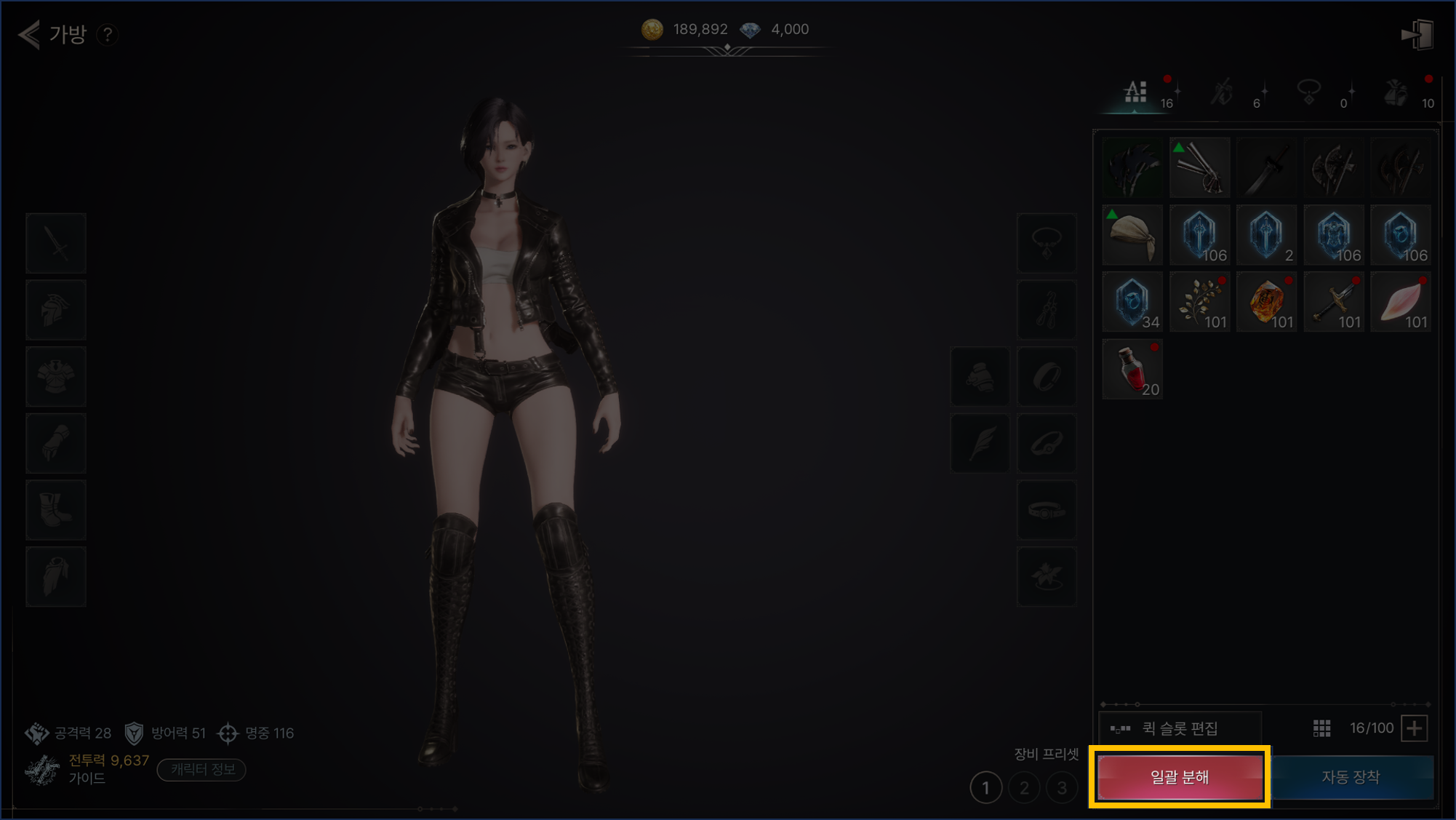
Task: Exit via the top-right door icon
Action: tap(1417, 34)
